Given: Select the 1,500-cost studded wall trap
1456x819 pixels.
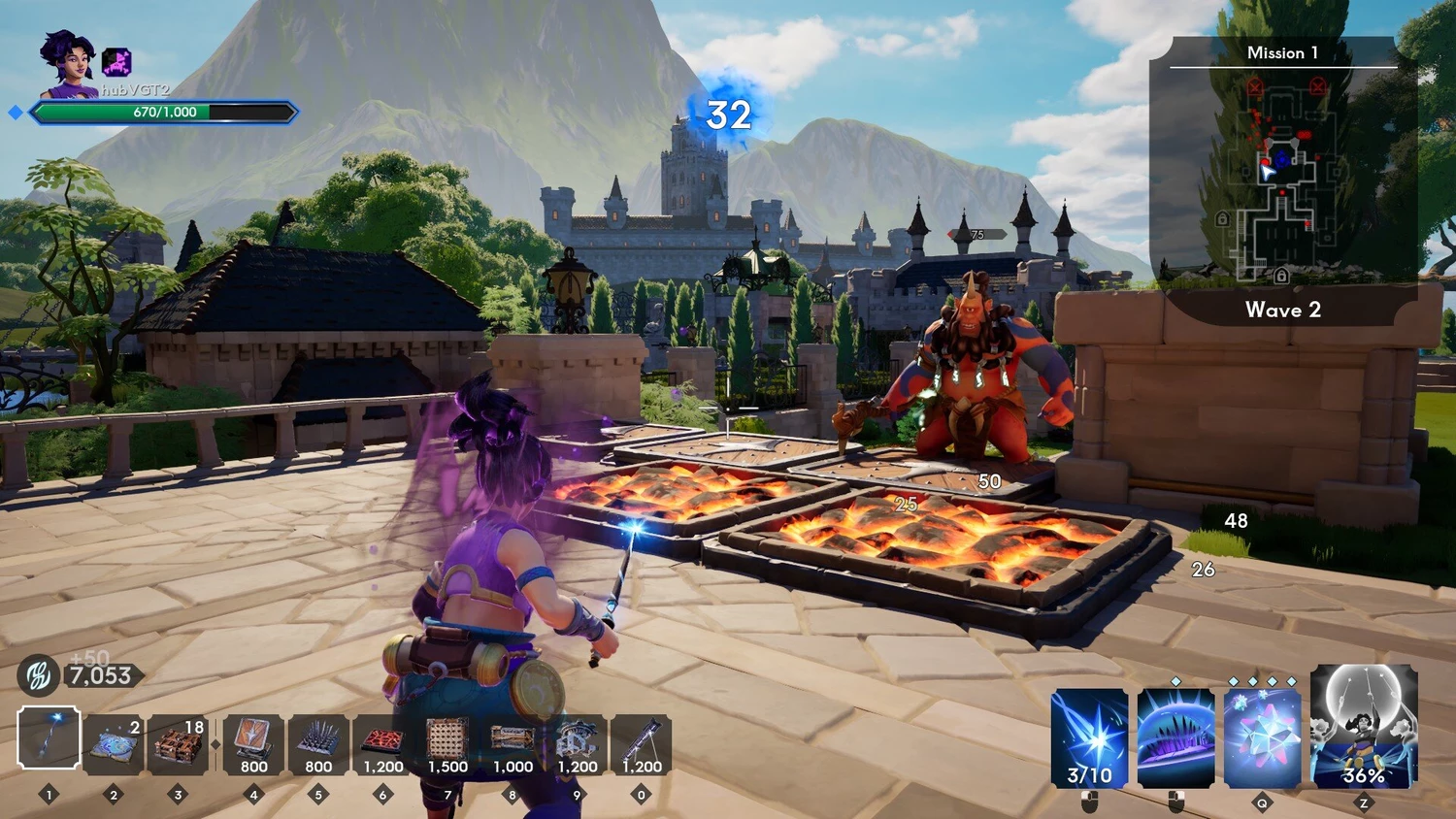Looking at the screenshot, I should [x=447, y=744].
